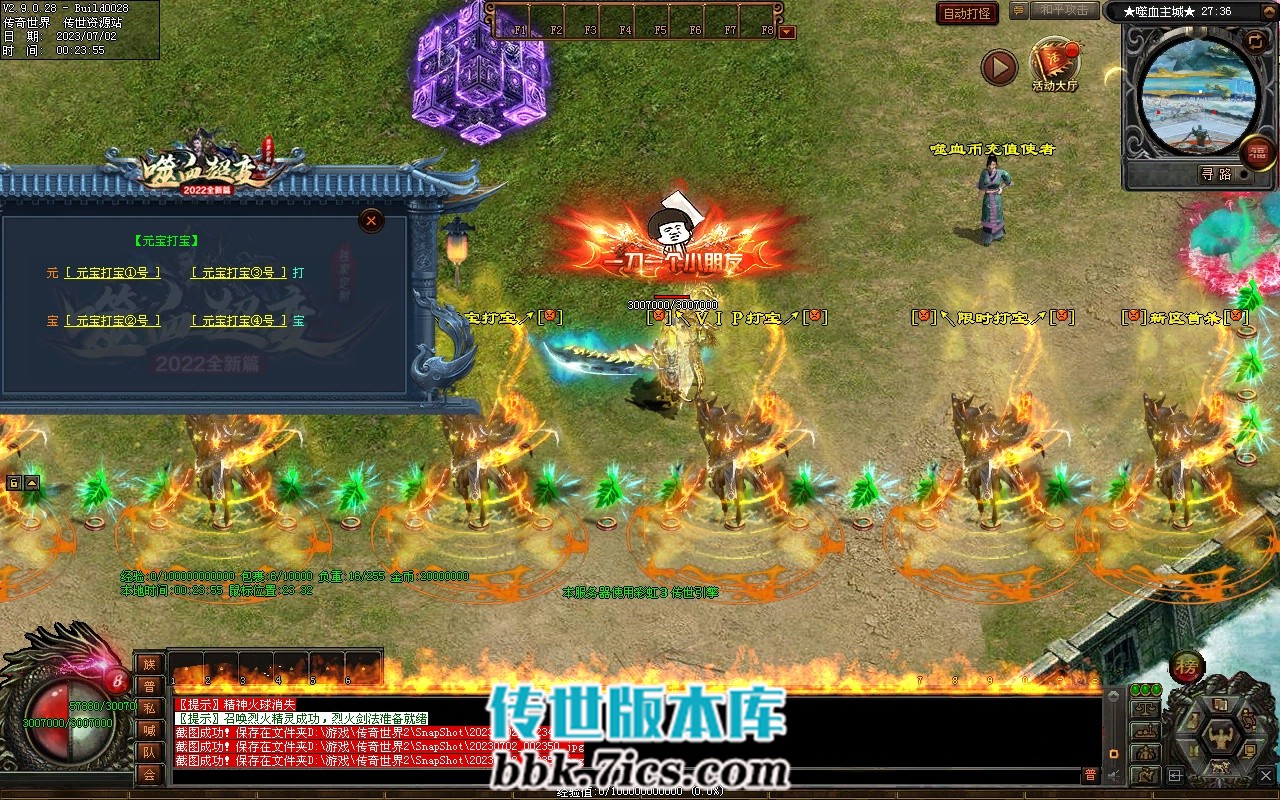Toggle the 自动打怪 auto-fight button
1280x800 pixels.
pos(967,13)
